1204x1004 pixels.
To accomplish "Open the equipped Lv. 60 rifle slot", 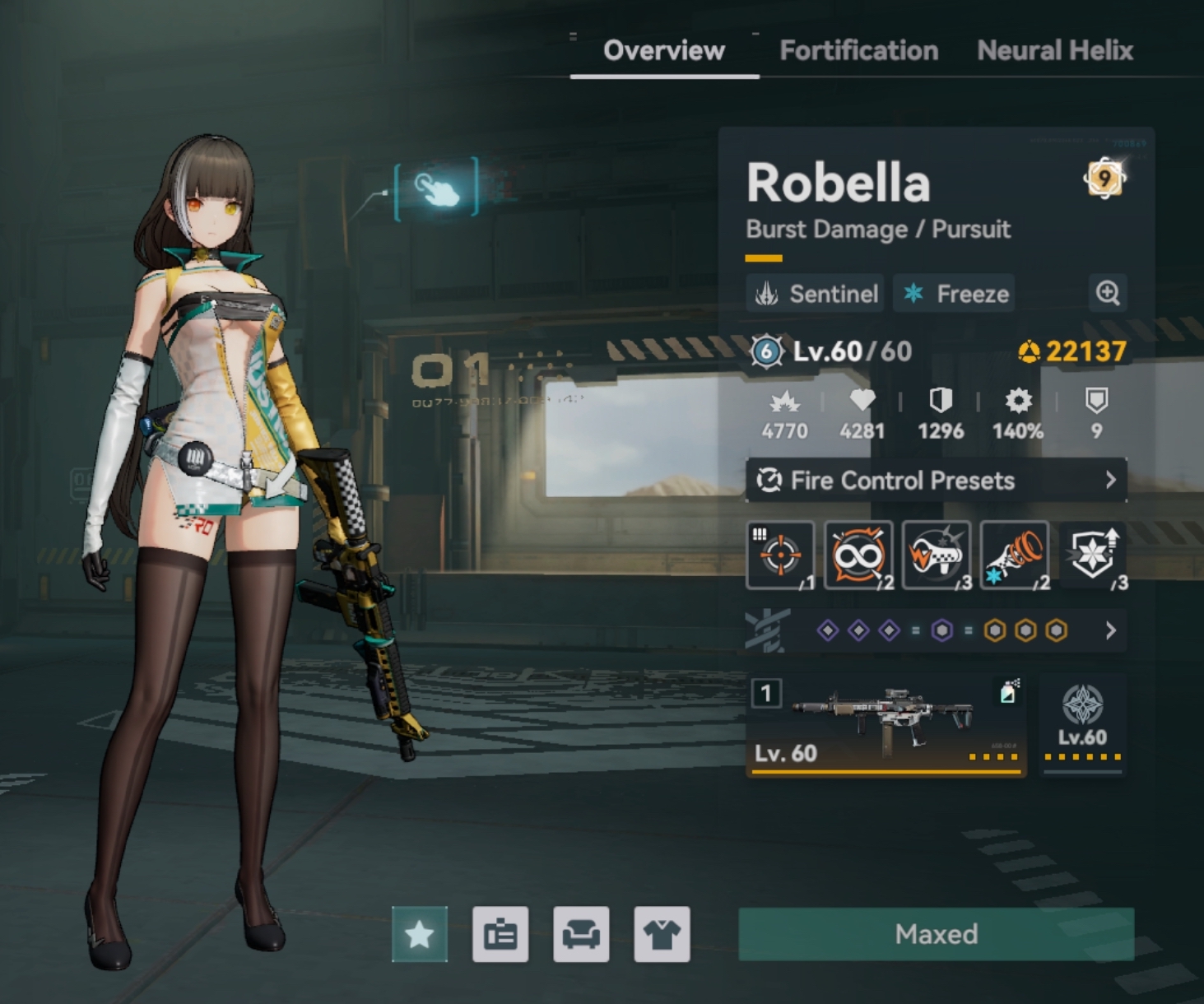I will click(x=886, y=724).
